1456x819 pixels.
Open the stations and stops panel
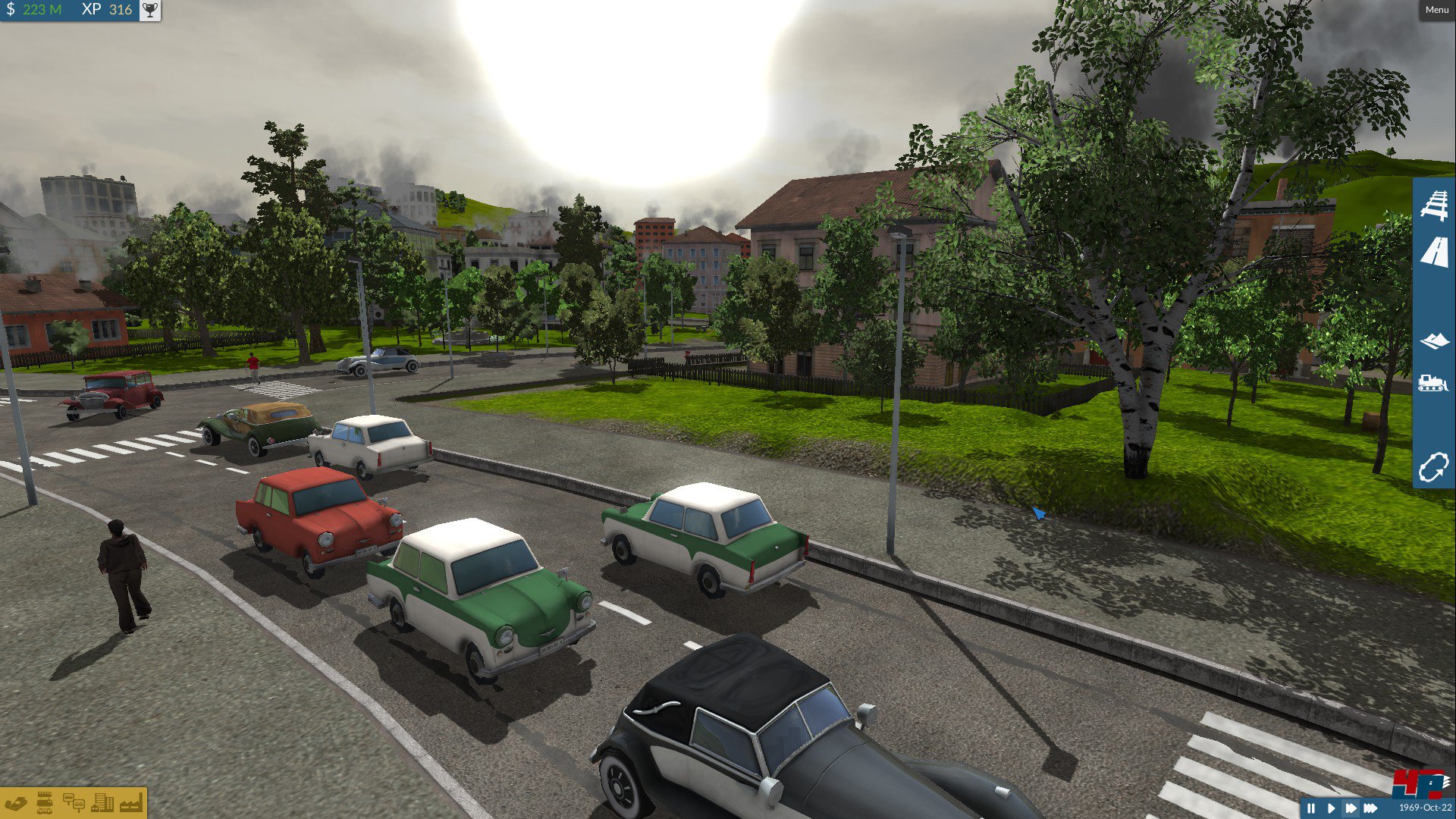click(74, 803)
